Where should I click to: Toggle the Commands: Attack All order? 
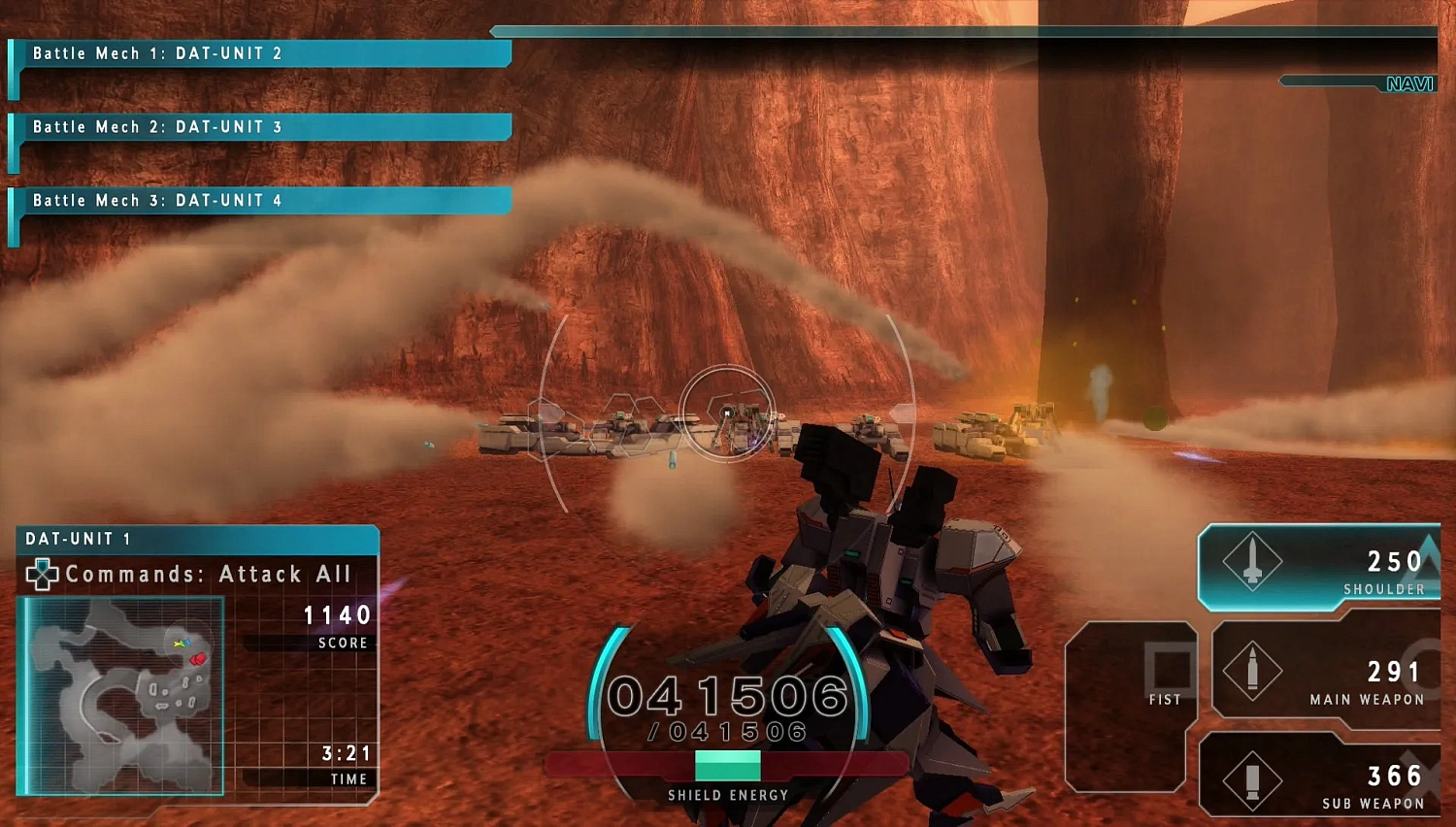click(209, 574)
